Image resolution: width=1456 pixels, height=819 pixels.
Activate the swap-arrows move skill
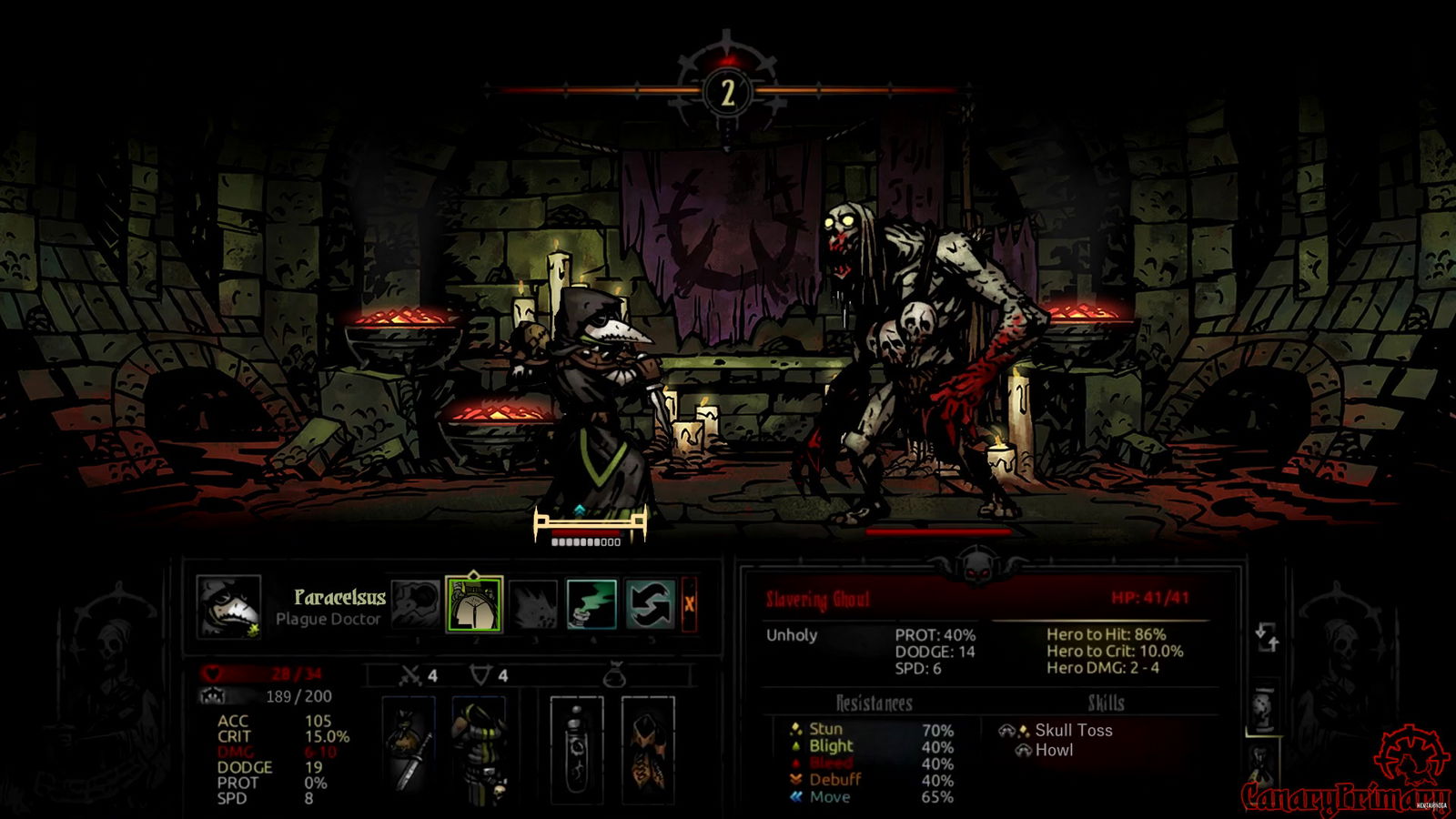click(x=650, y=604)
